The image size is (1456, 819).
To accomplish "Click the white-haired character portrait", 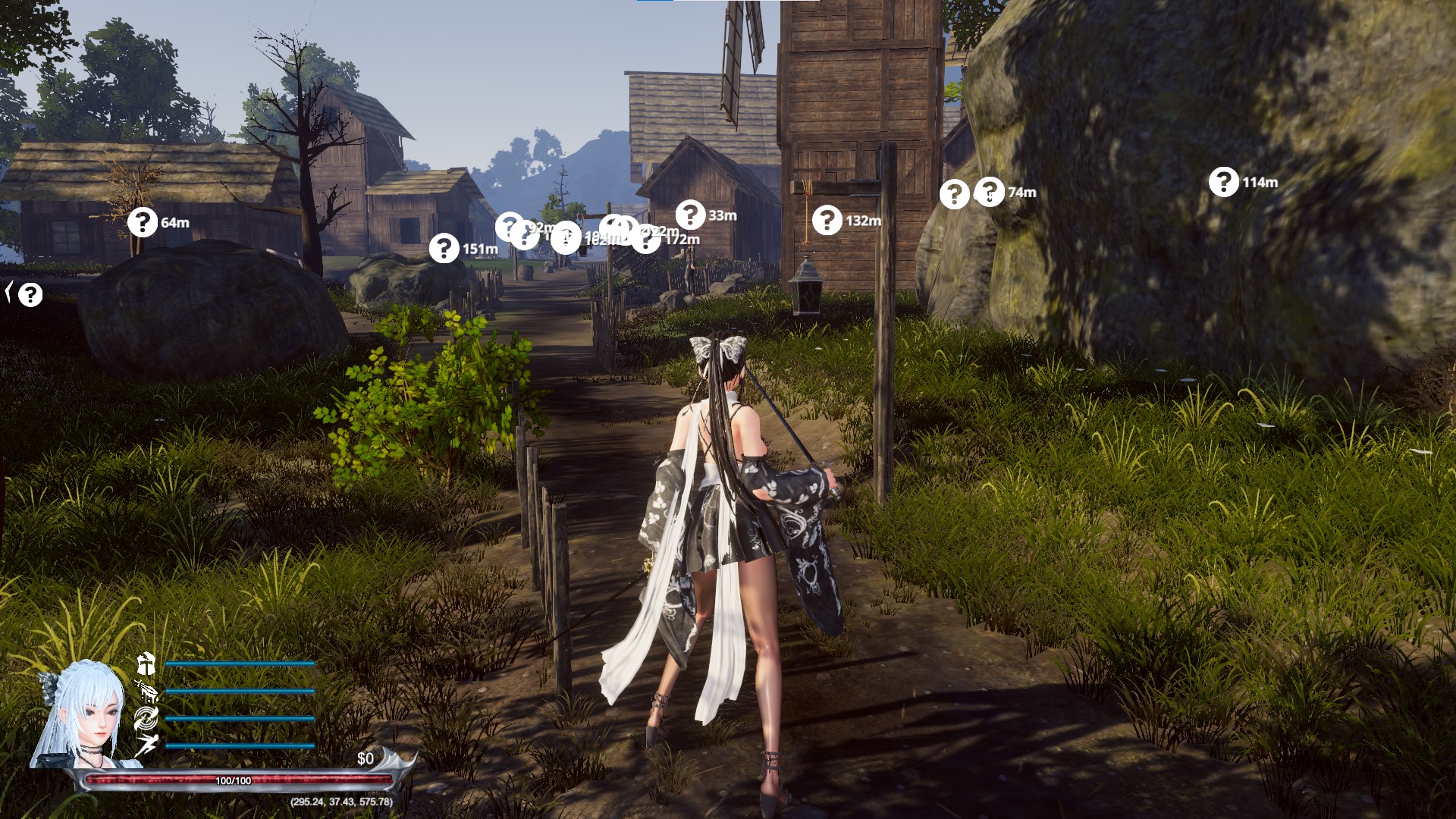I will pyautogui.click(x=81, y=715).
